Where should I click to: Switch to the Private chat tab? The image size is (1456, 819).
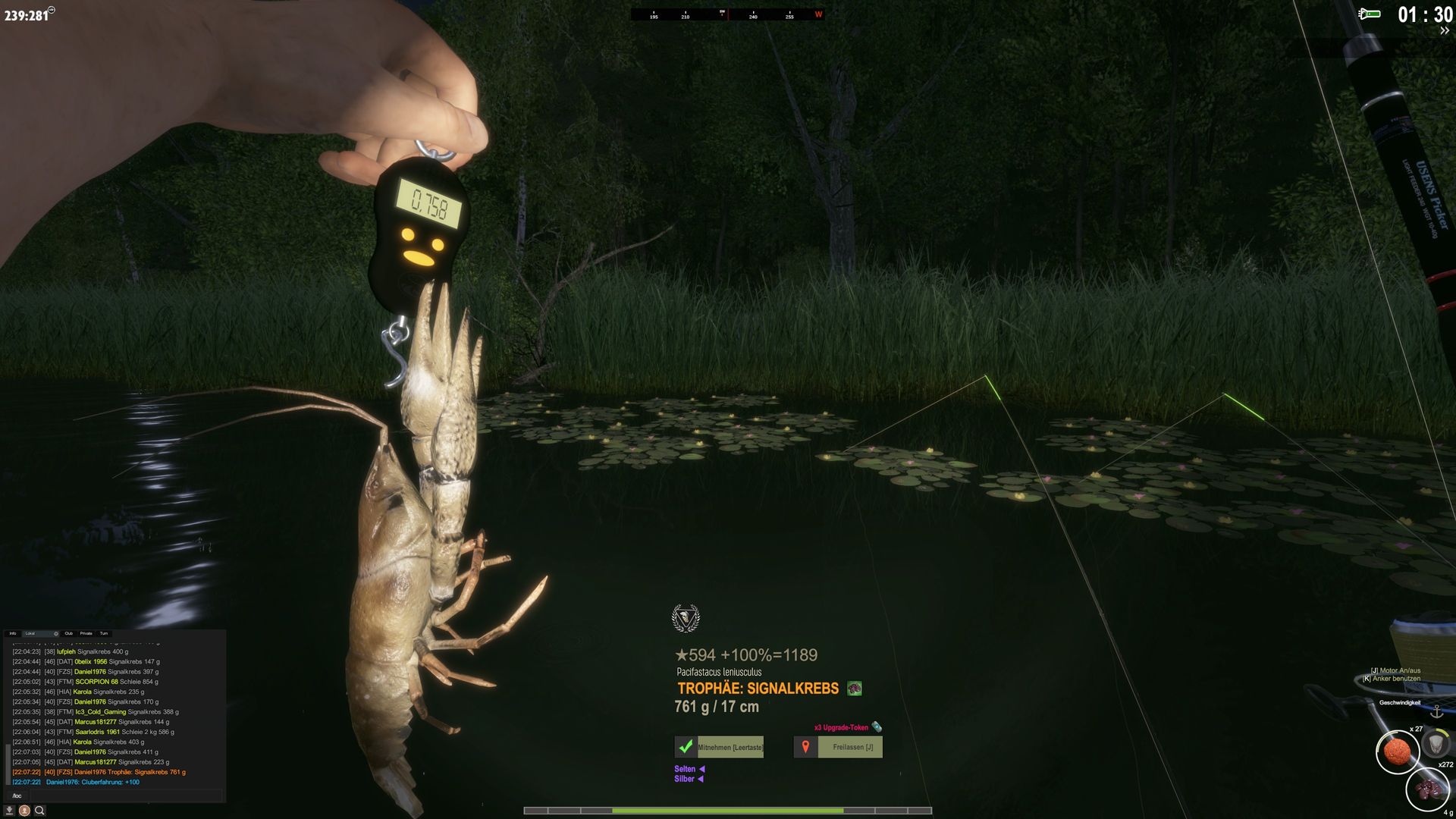coord(86,633)
